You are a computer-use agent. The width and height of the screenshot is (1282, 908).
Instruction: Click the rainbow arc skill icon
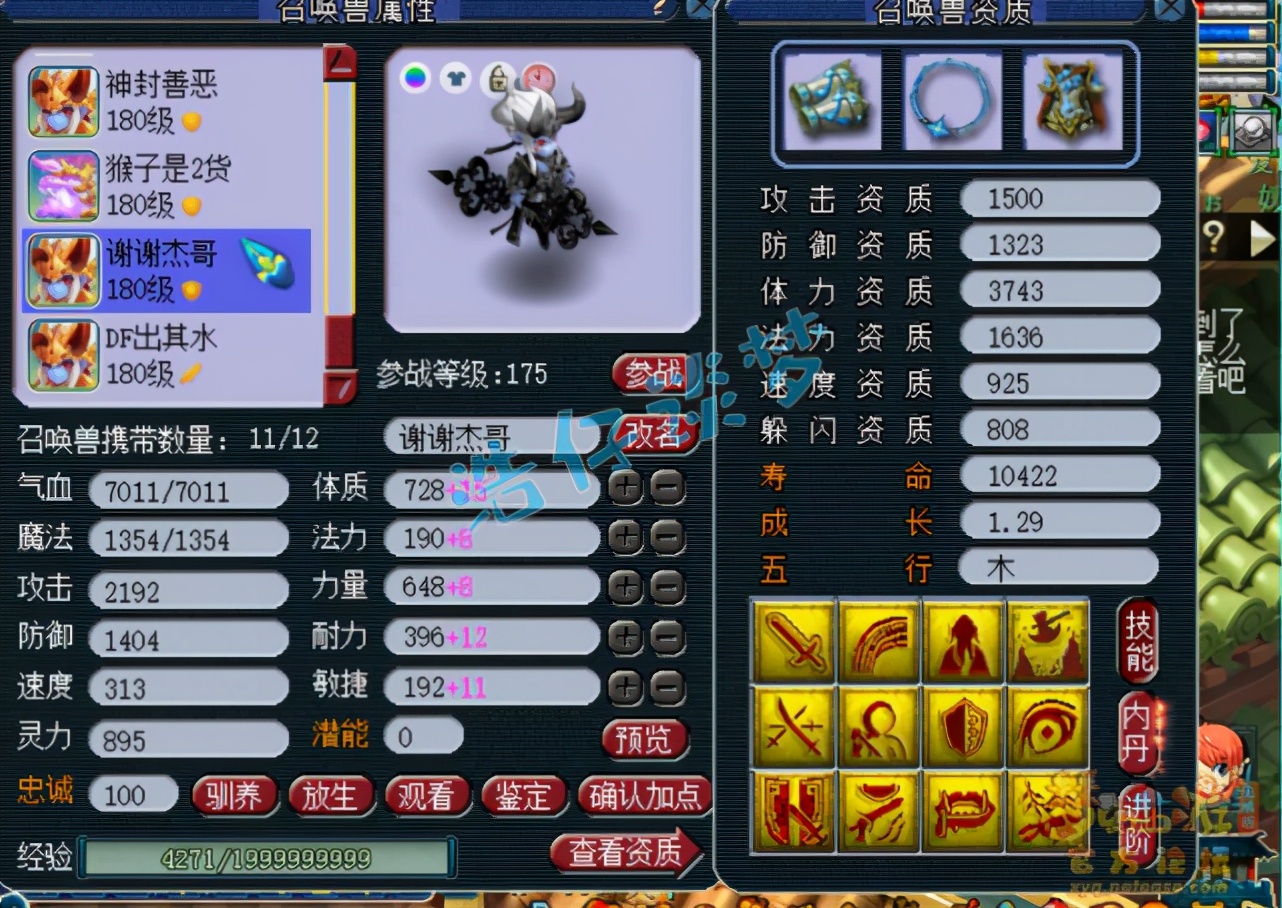(x=878, y=640)
